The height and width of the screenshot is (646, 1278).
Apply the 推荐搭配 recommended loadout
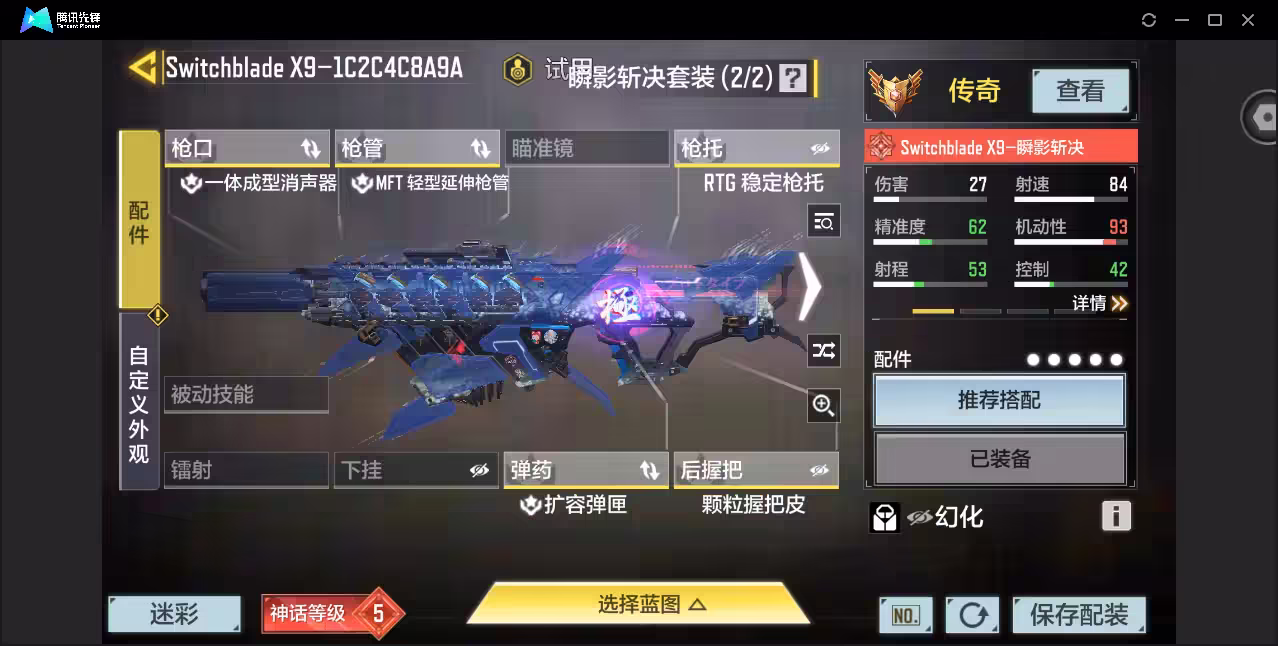pyautogui.click(x=999, y=401)
